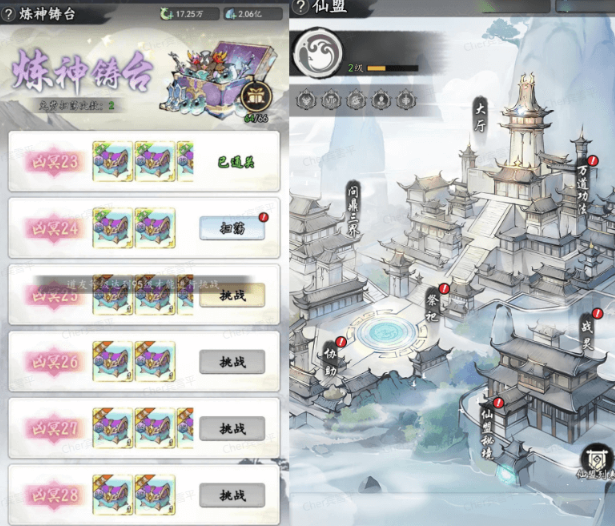Challenge stage 白冥26 with its 挑战 button
Screen dimensions: 615x526
[x=232, y=361]
